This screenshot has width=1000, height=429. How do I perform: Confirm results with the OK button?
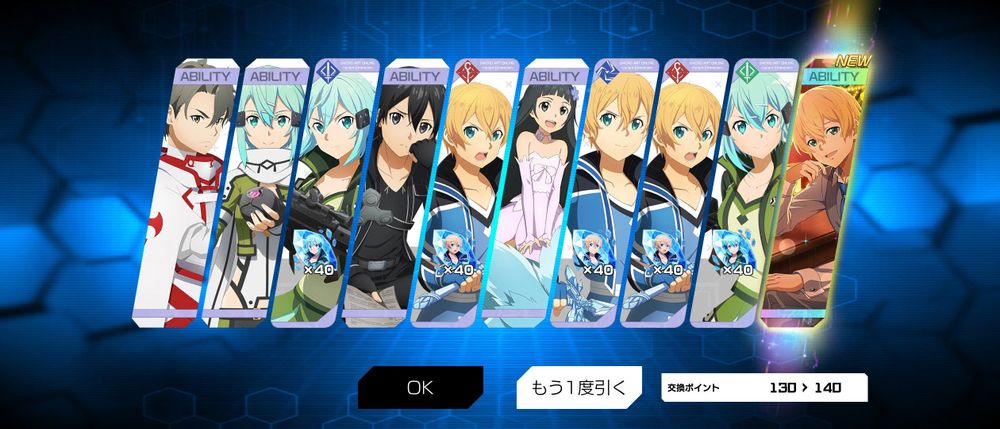click(420, 388)
